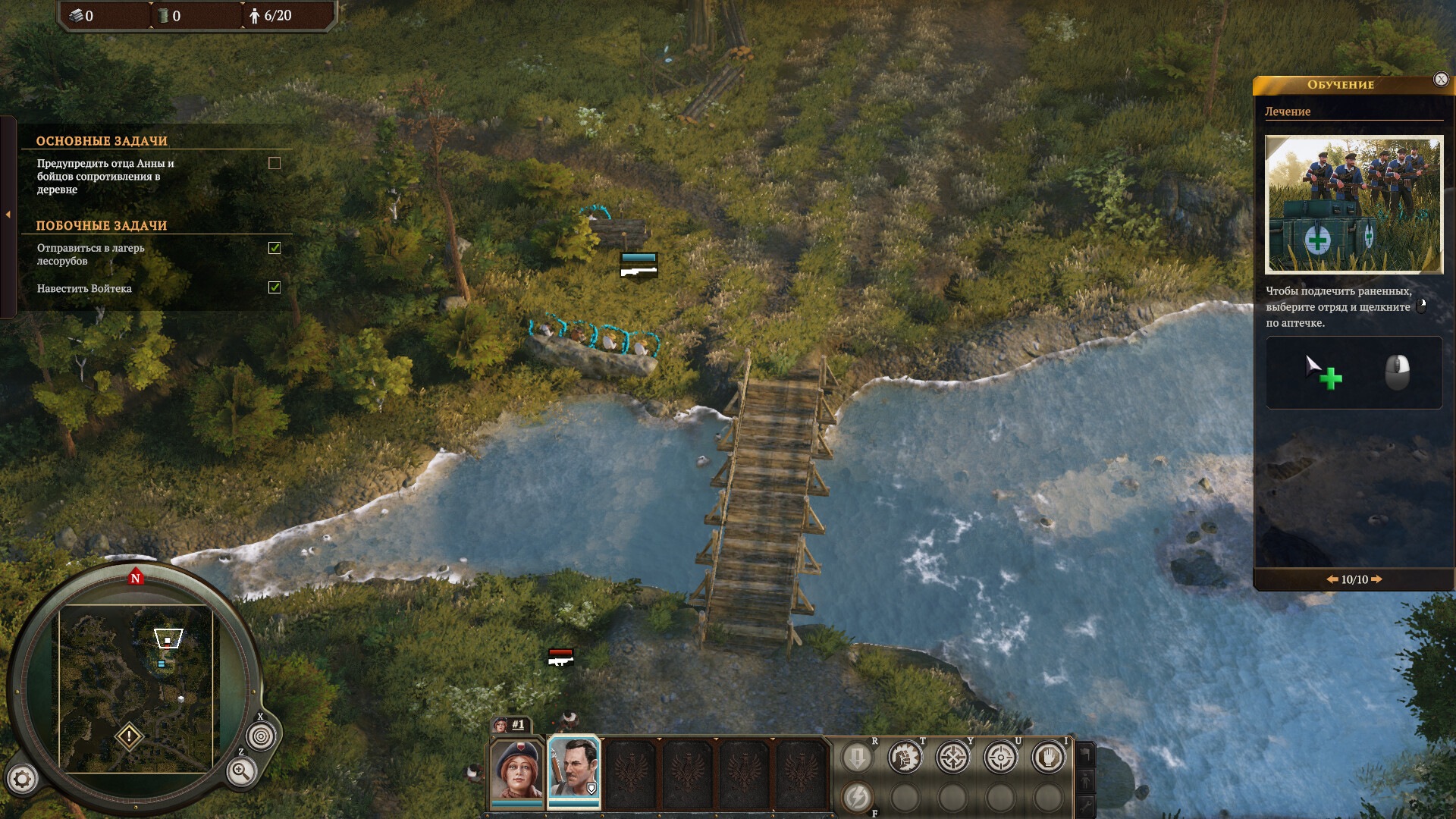Choose control group #1 tab
This screenshot has height=819, width=1456.
(x=511, y=725)
